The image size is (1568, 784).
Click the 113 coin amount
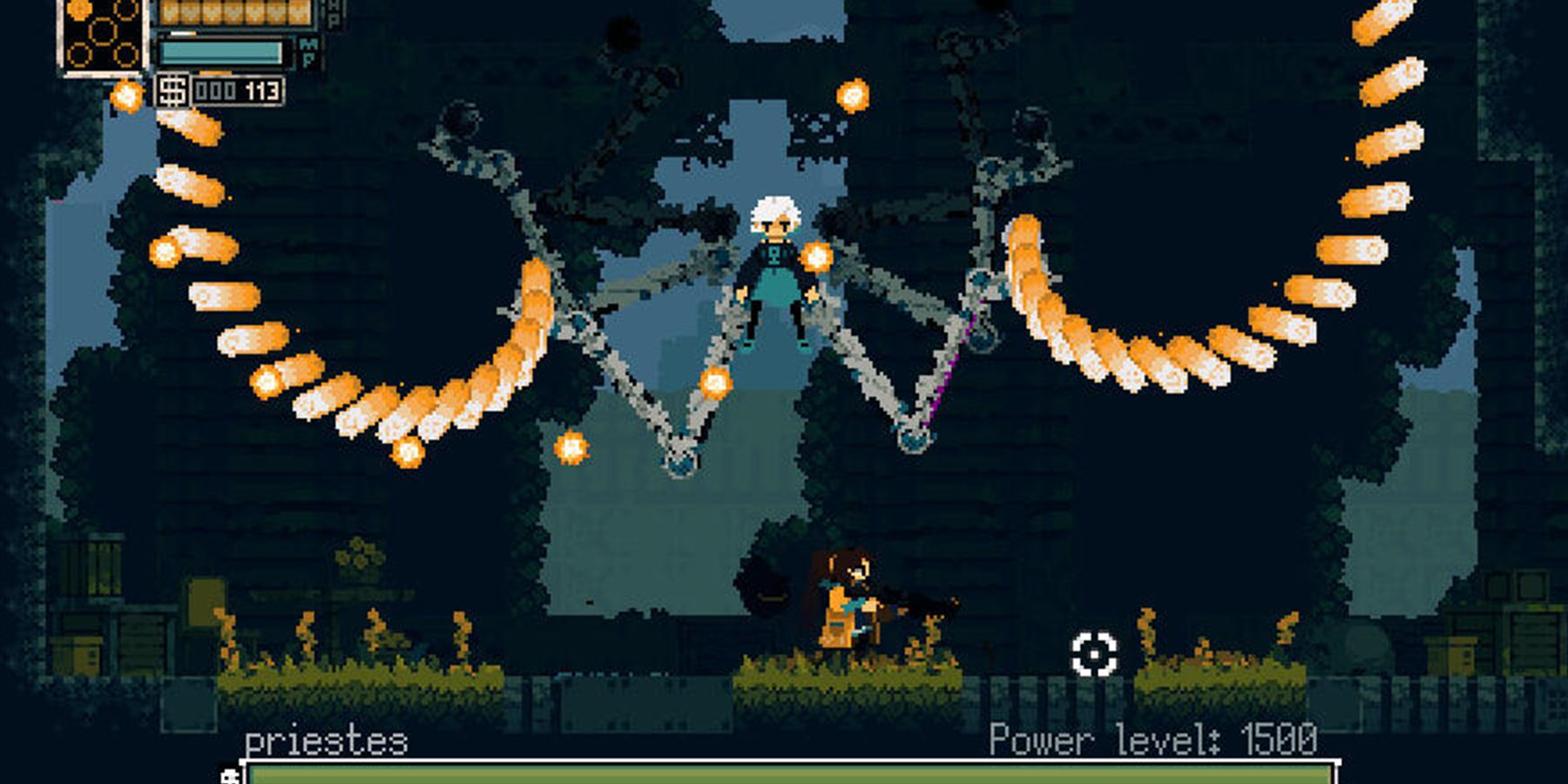(x=261, y=91)
